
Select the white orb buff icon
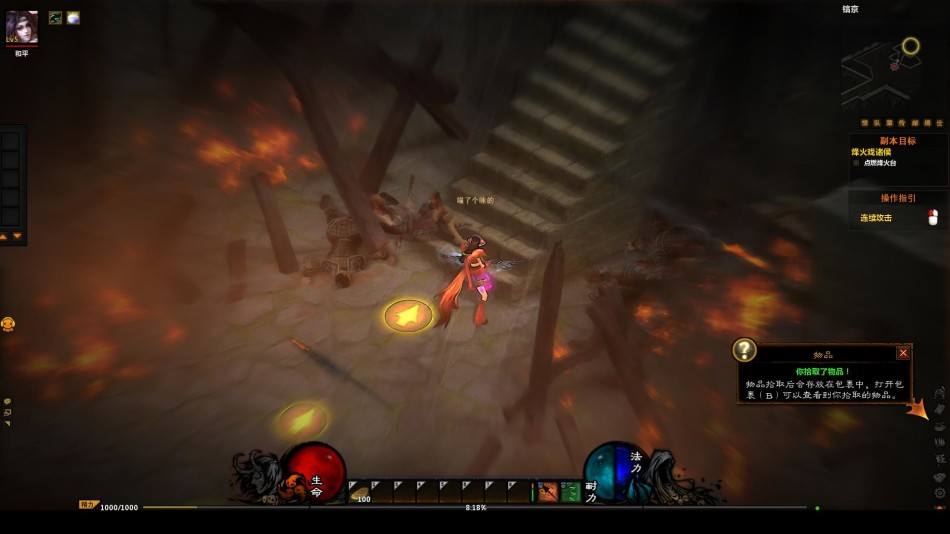73,17
